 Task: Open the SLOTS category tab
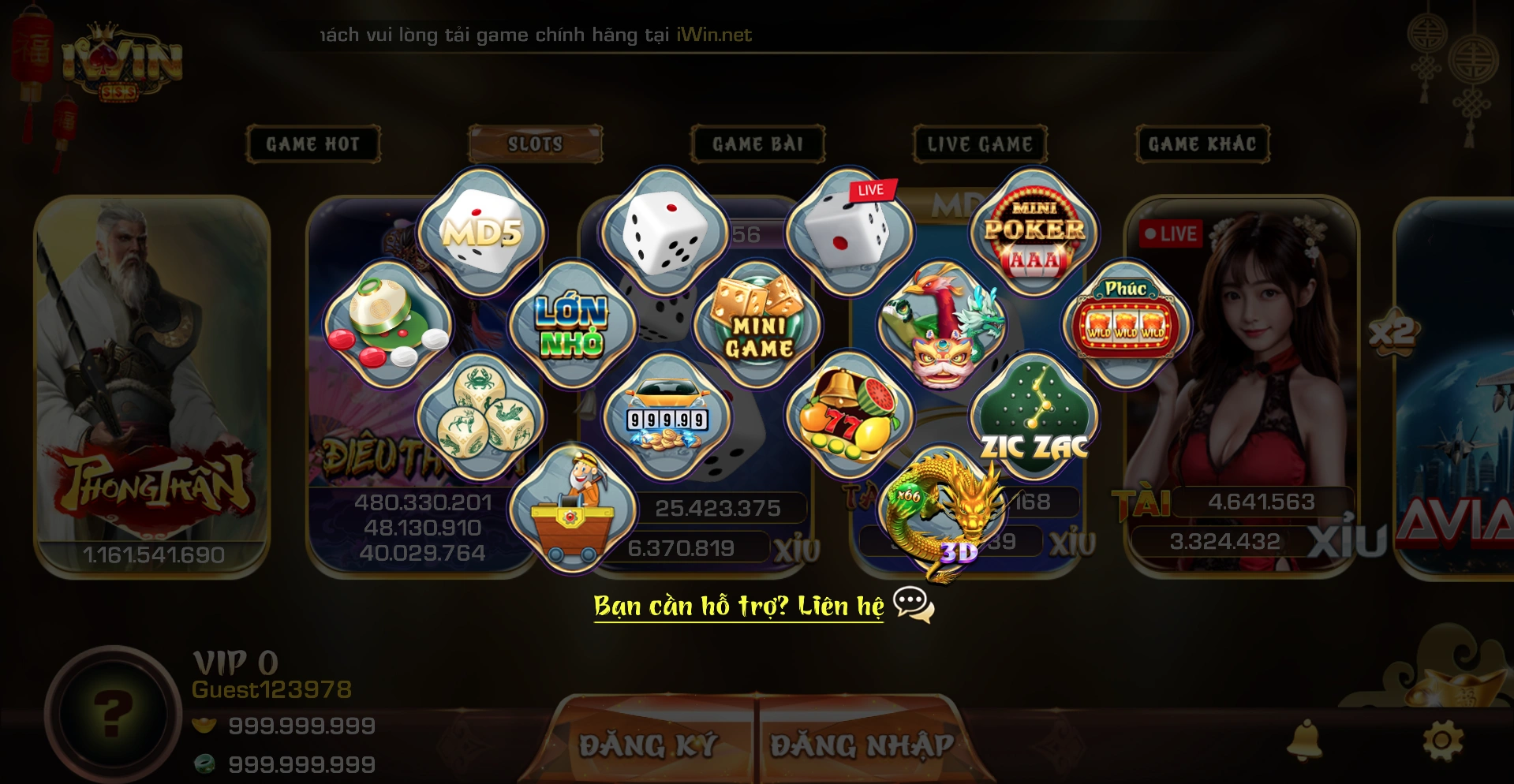click(536, 144)
